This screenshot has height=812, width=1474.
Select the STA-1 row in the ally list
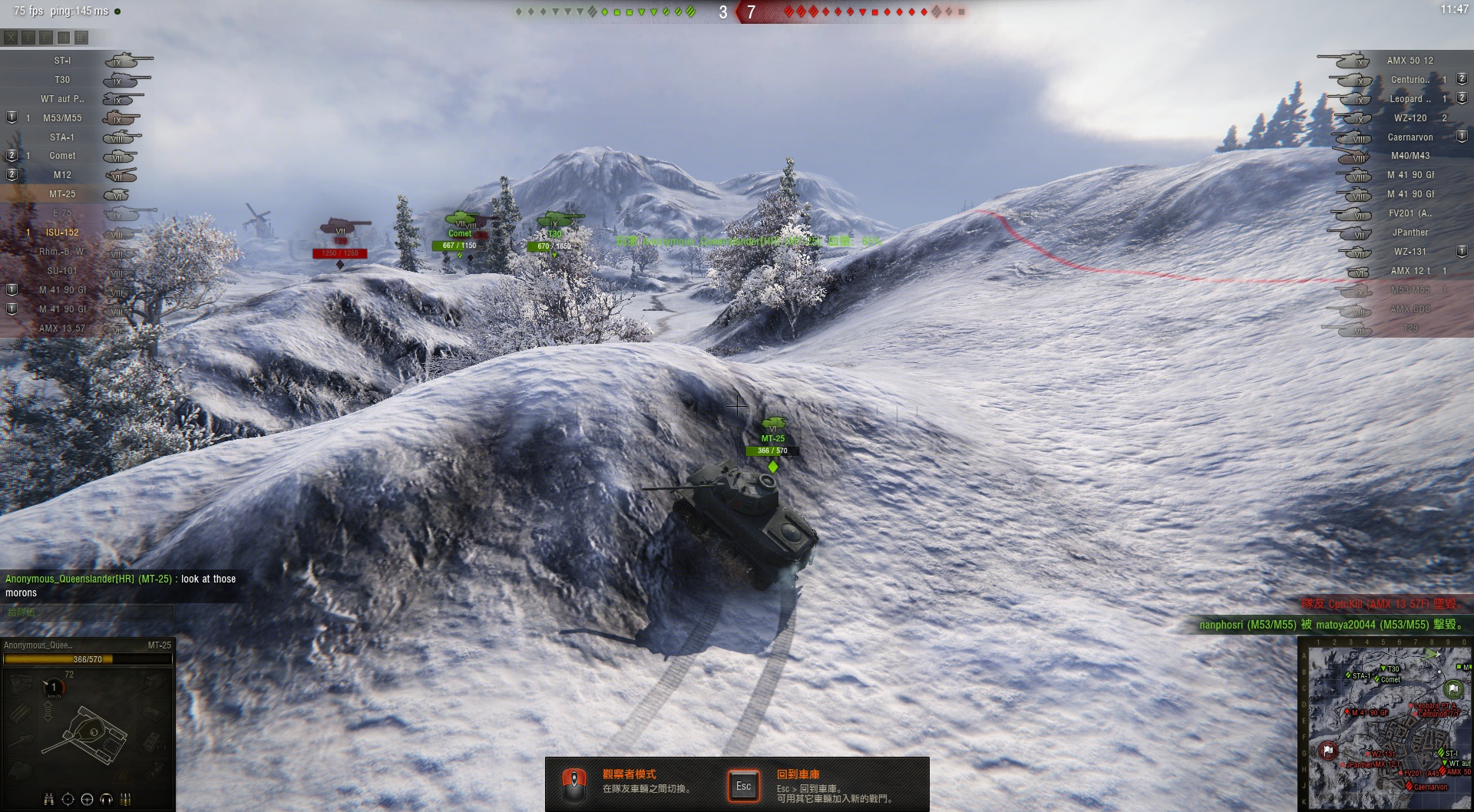click(x=62, y=137)
